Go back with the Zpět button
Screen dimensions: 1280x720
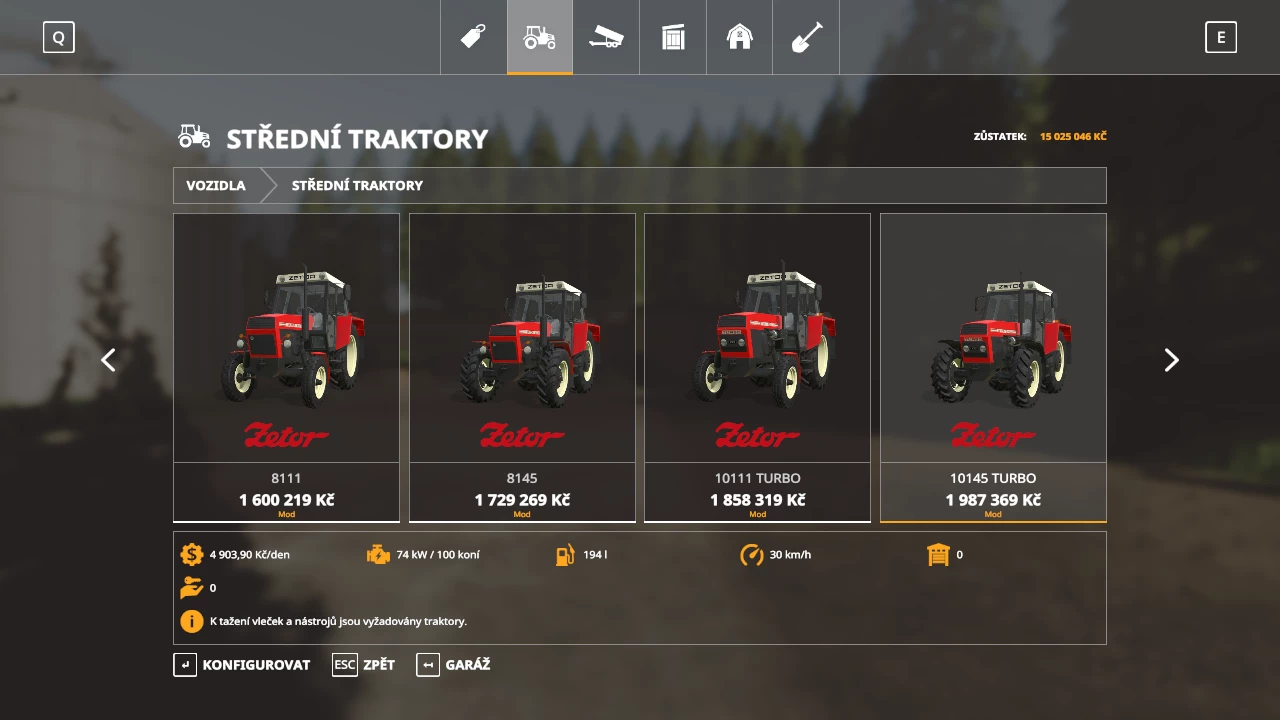364,665
